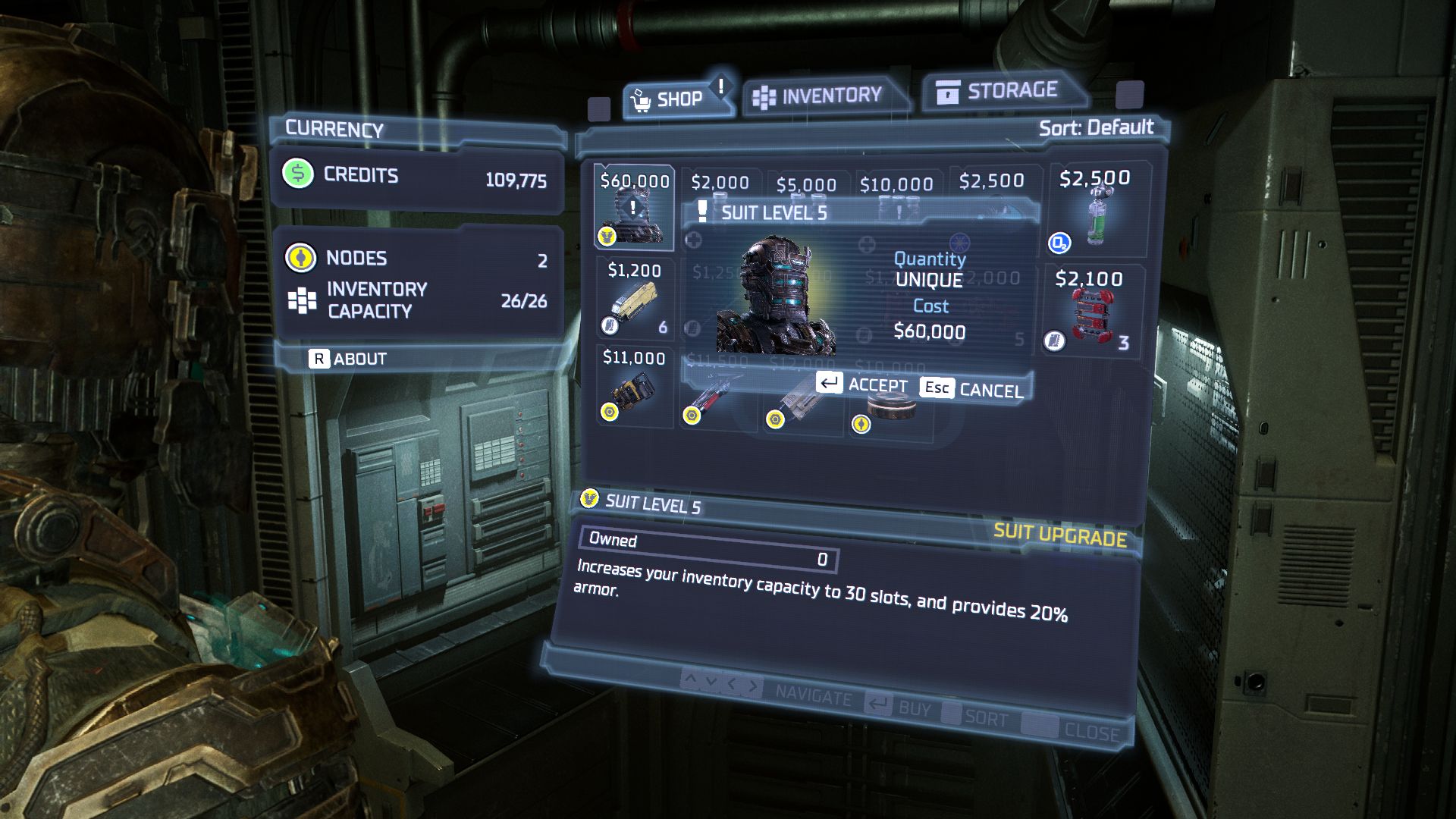Select the $2,500 oxygen canister
This screenshot has height=819, width=1456.
1096,209
